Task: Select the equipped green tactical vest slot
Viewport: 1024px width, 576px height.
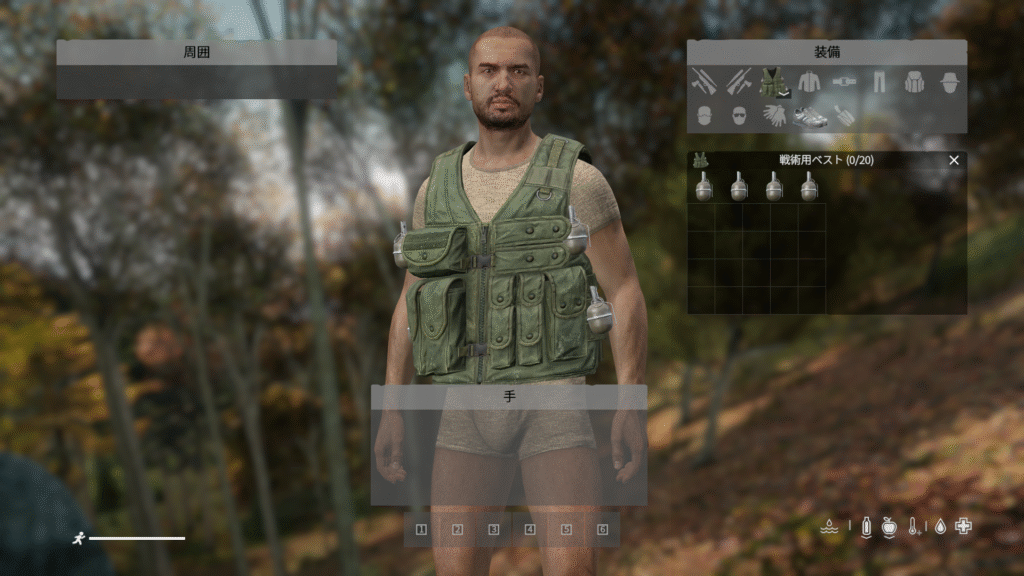Action: point(772,82)
